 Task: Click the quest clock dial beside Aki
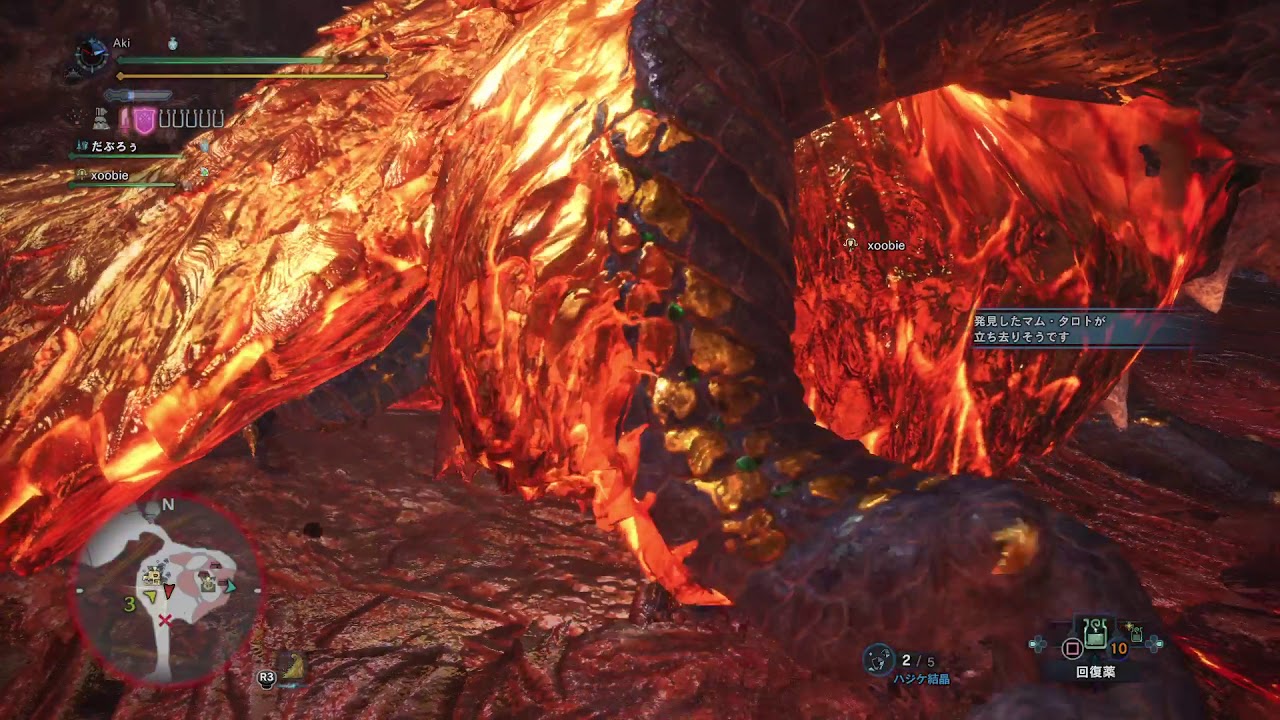91,55
